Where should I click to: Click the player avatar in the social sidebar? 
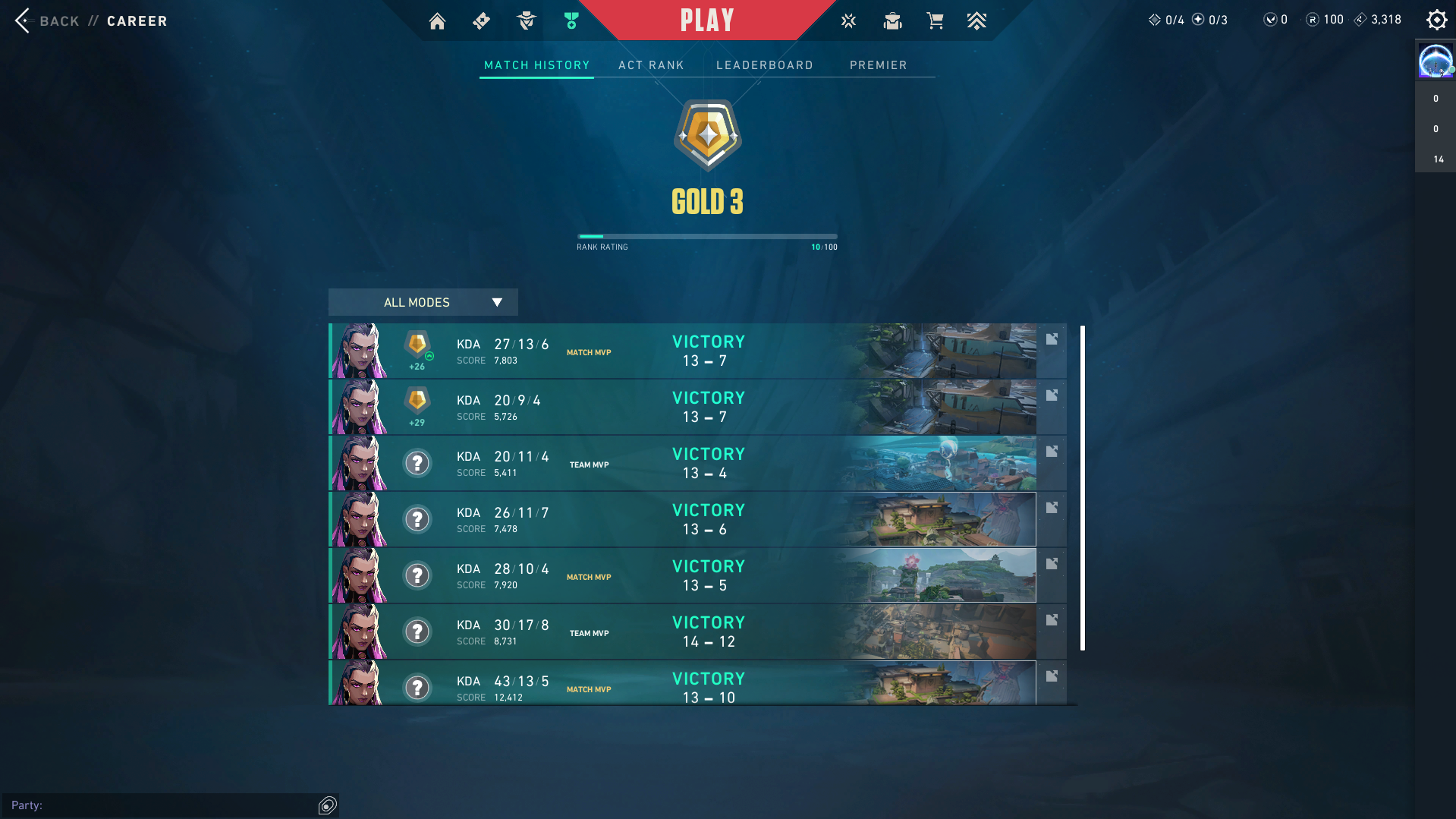point(1435,61)
